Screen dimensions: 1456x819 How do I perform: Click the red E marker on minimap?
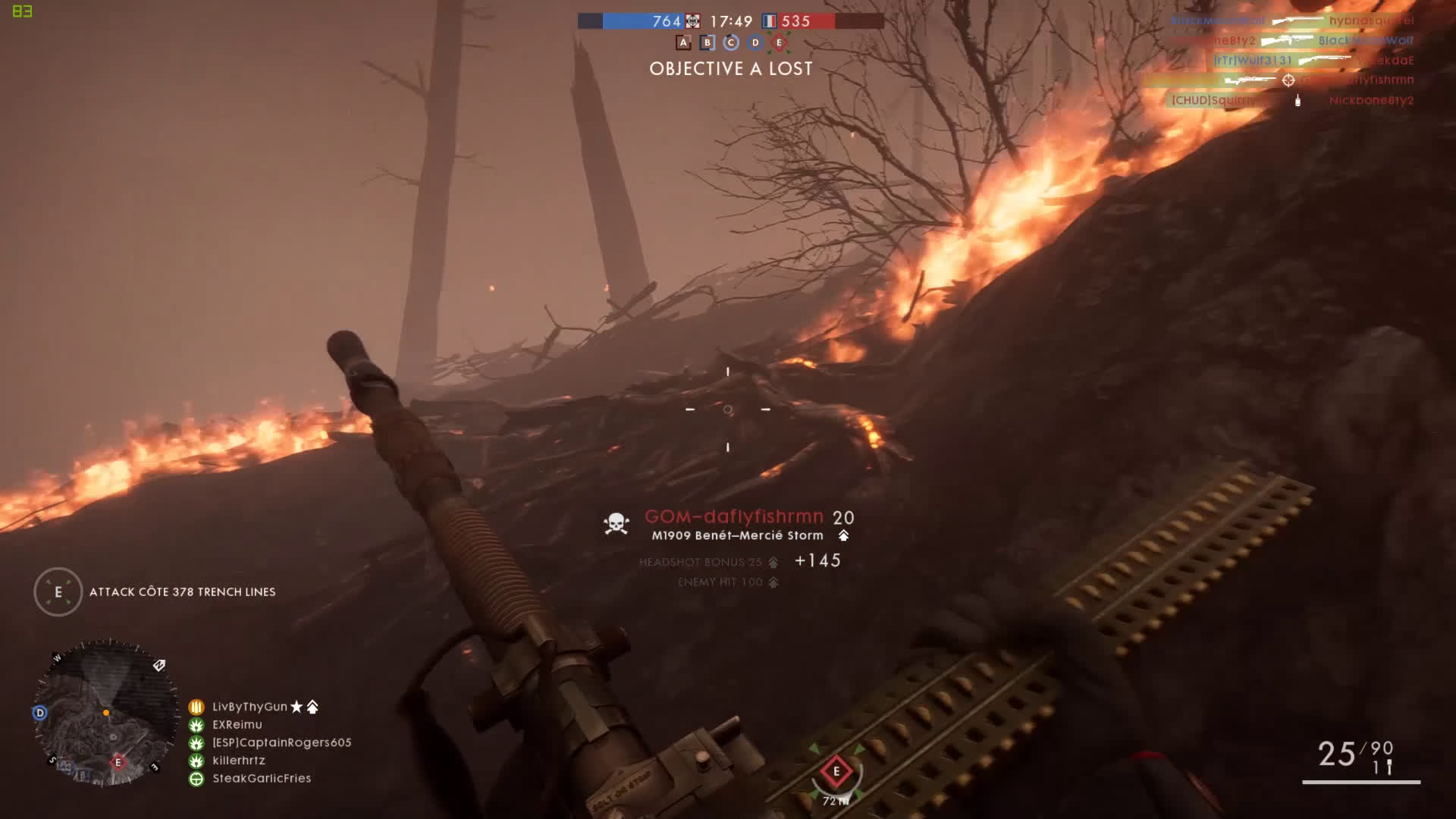[118, 762]
